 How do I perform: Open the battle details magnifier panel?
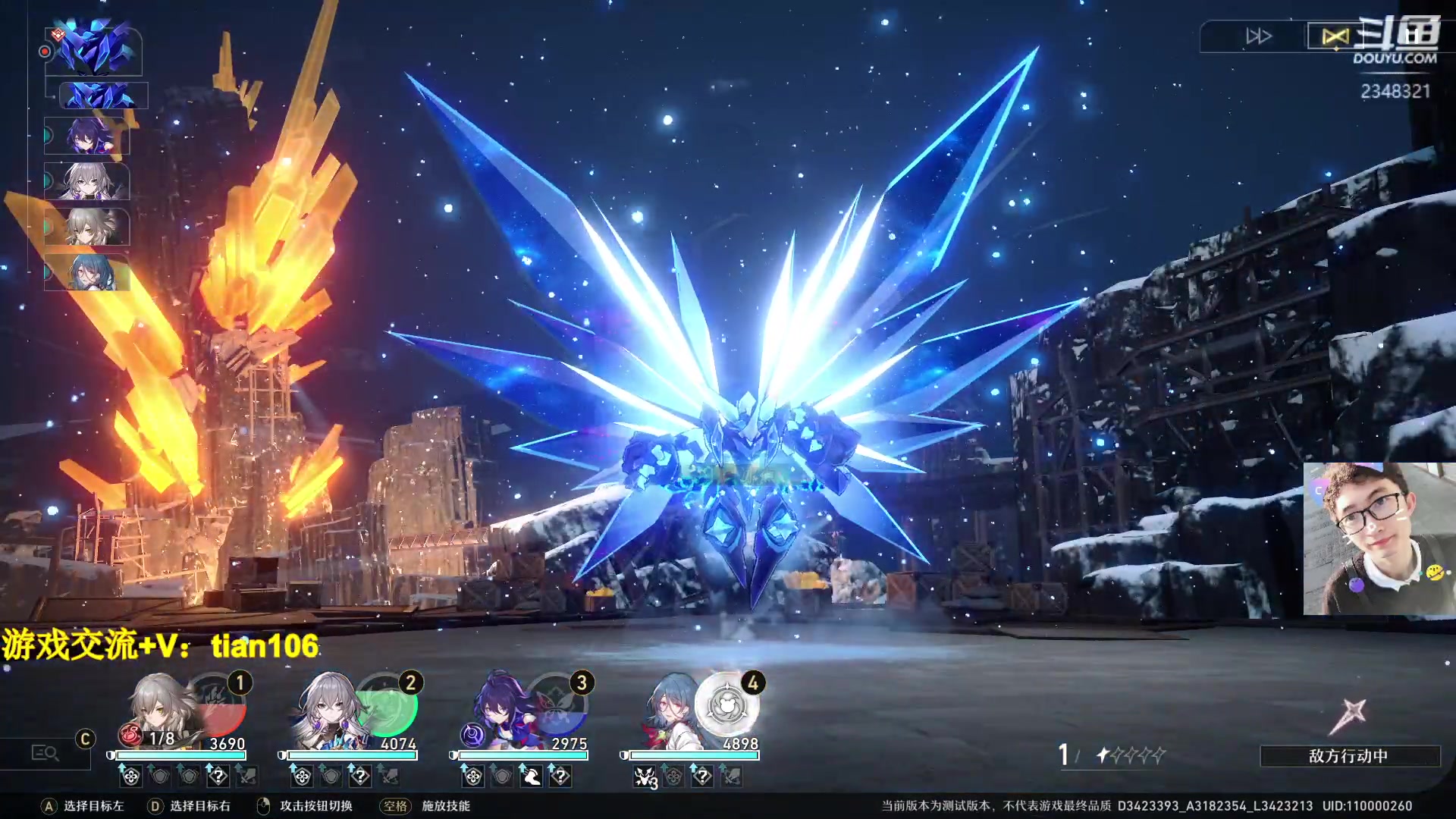point(45,752)
